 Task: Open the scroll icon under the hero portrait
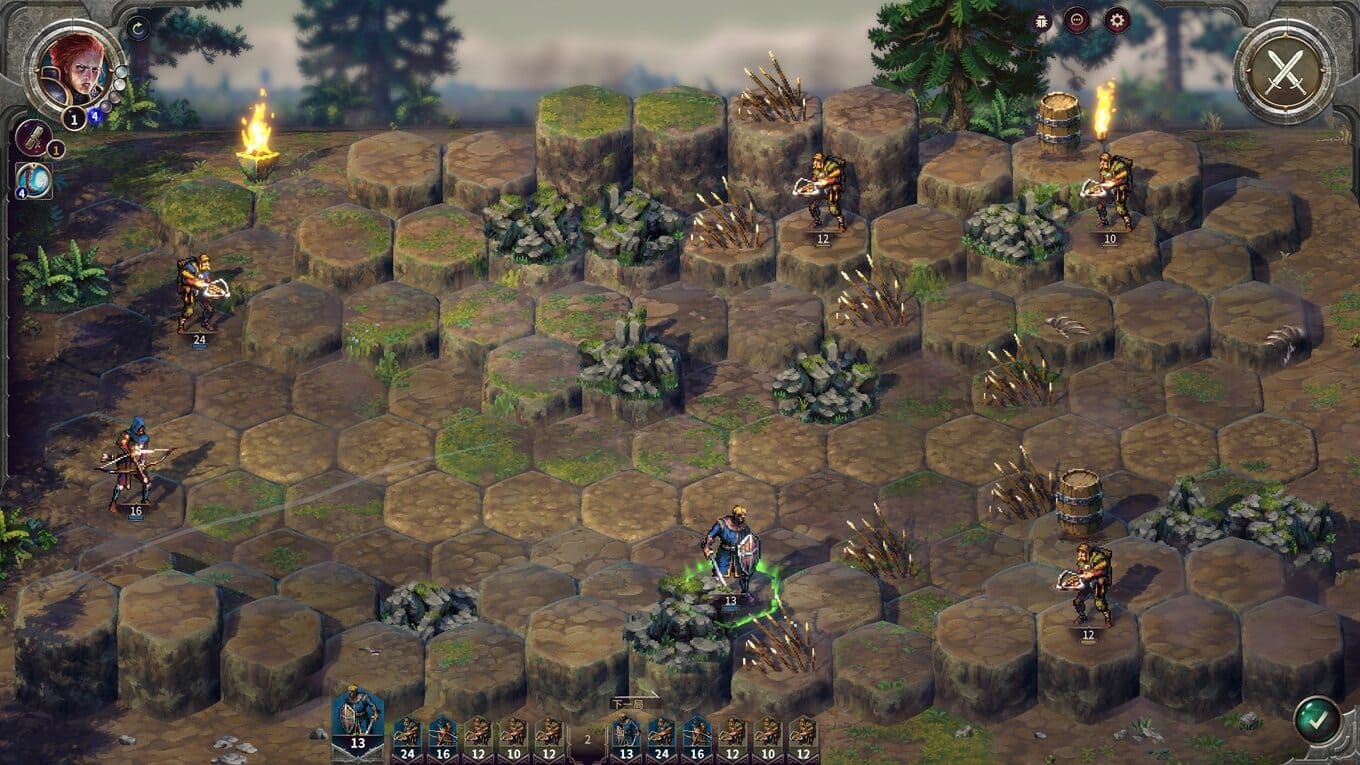[x=33, y=138]
